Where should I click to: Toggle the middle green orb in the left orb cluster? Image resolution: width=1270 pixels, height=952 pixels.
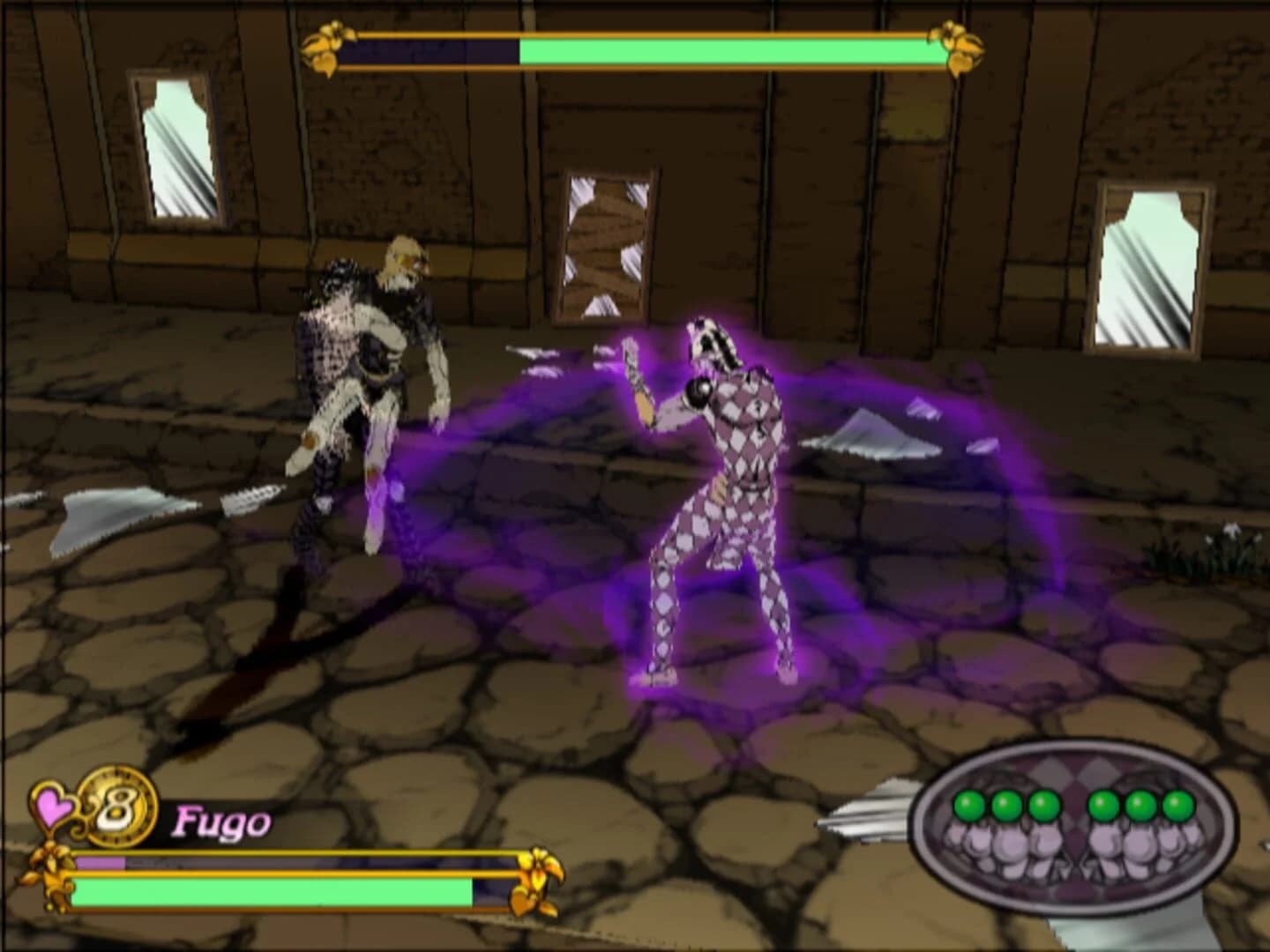coord(1005,805)
